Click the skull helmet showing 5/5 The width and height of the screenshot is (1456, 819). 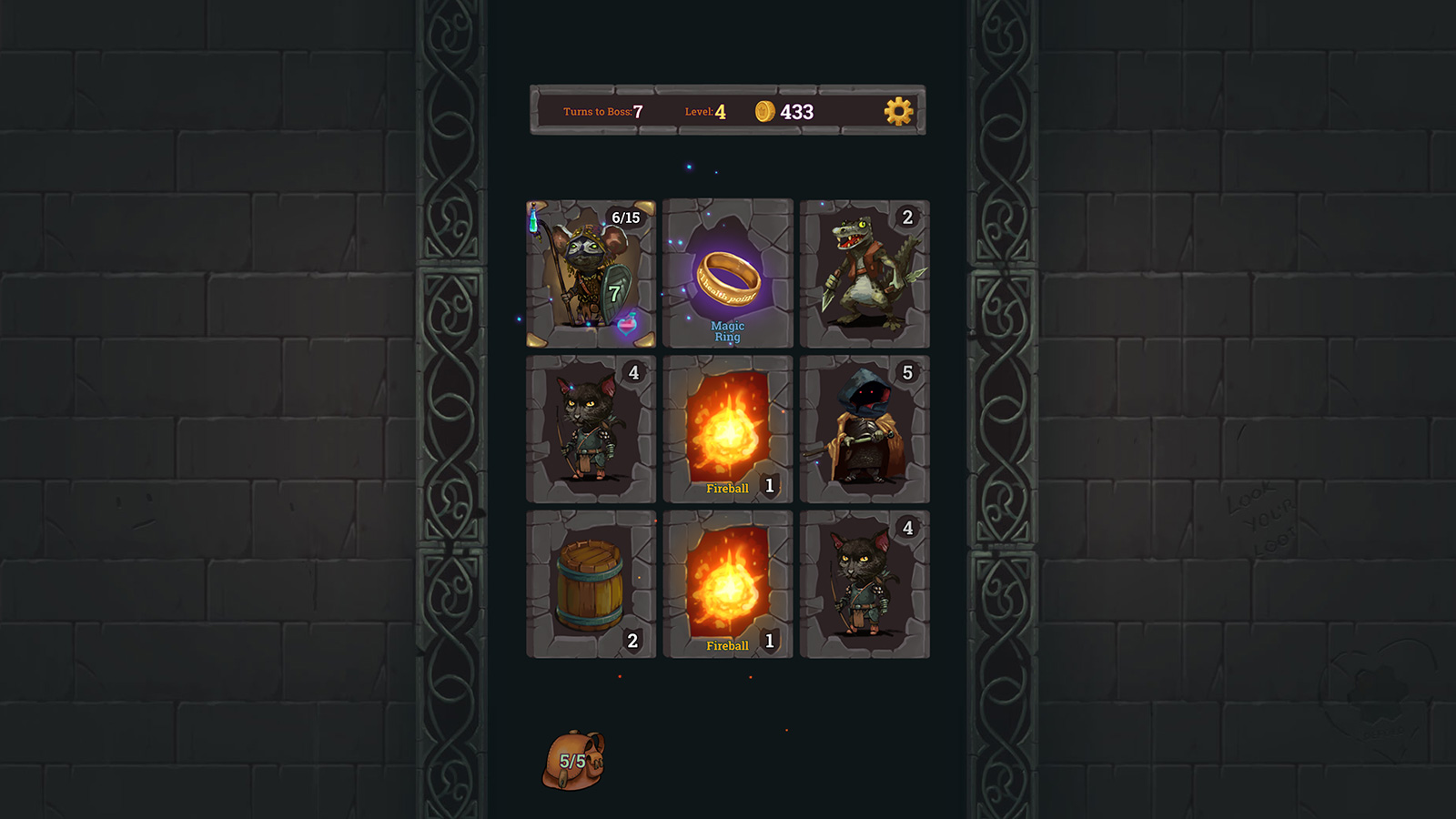(x=574, y=759)
